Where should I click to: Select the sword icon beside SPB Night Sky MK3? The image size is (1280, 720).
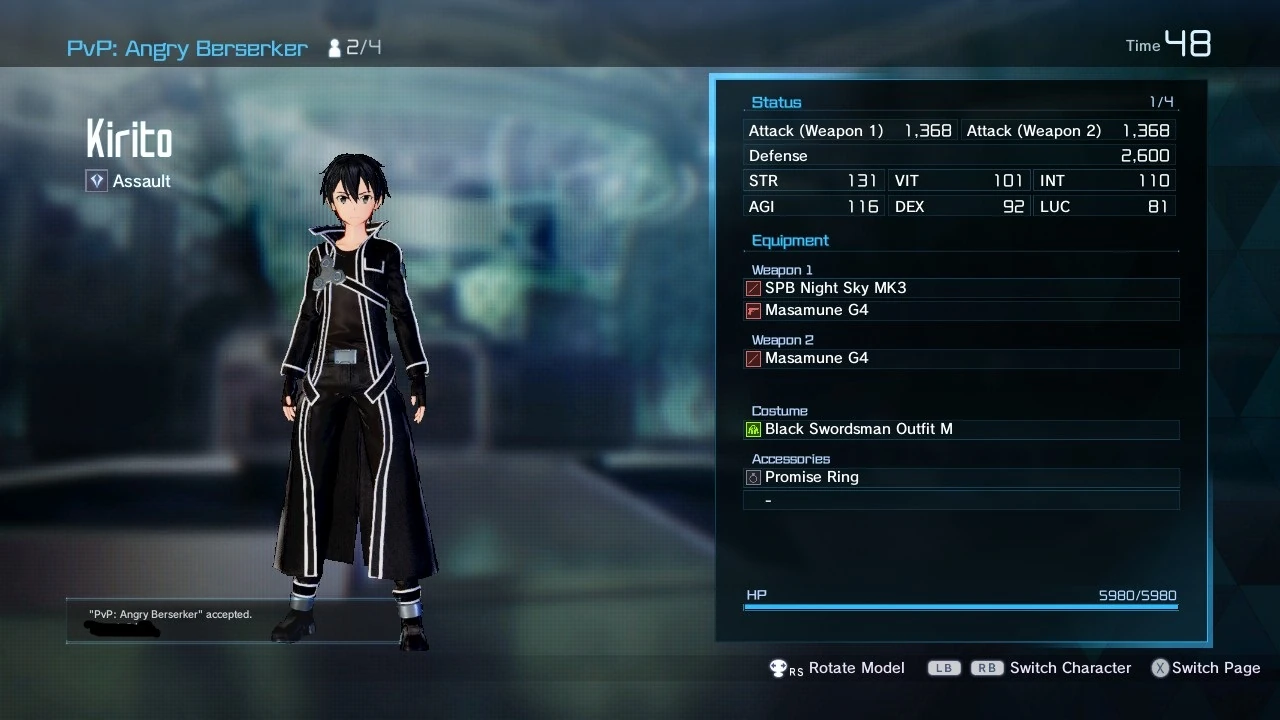coord(752,288)
